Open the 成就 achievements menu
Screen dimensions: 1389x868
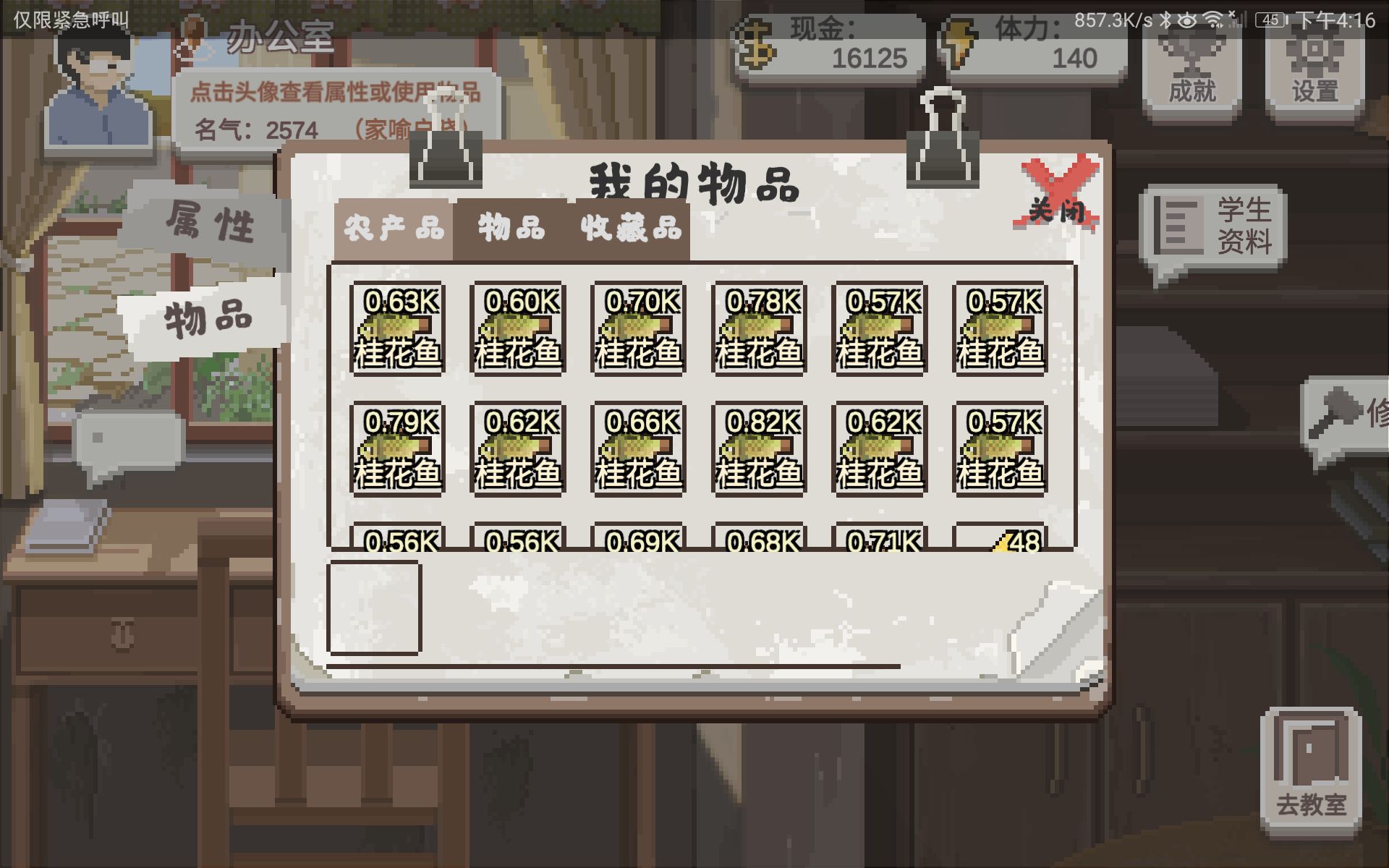1192,72
